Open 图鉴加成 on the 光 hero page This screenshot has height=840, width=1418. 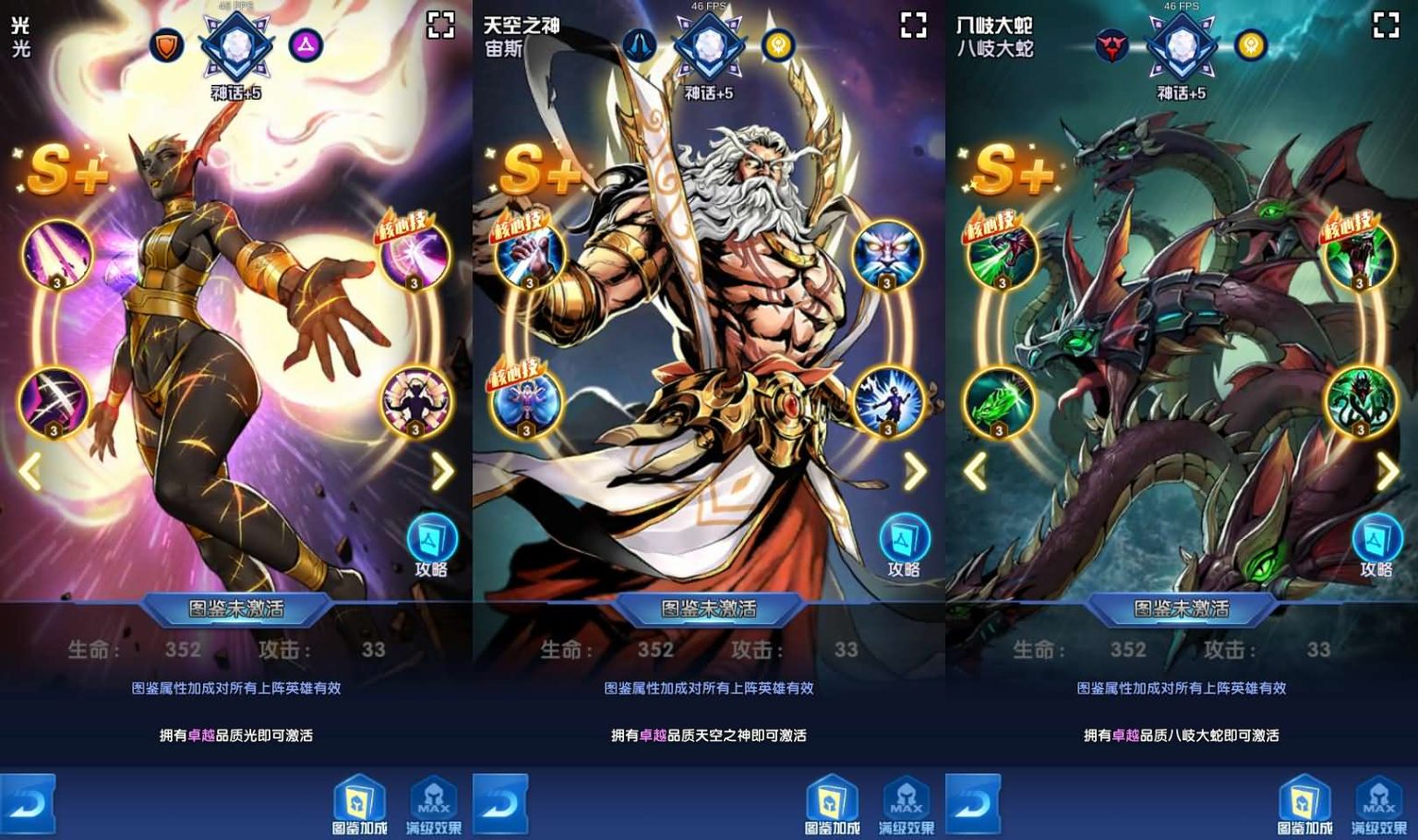click(x=359, y=805)
